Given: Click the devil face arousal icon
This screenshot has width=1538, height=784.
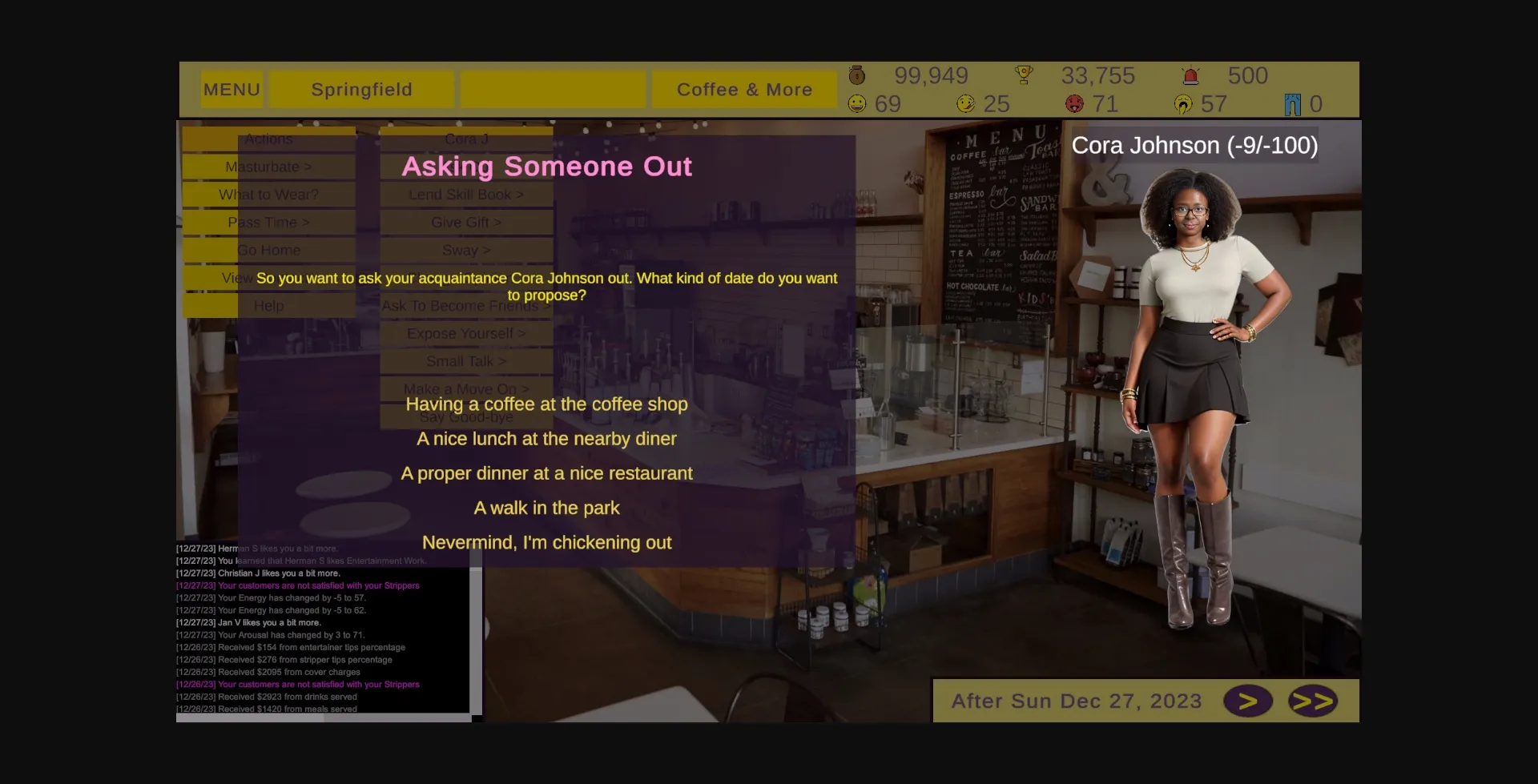Looking at the screenshot, I should click(x=1073, y=103).
